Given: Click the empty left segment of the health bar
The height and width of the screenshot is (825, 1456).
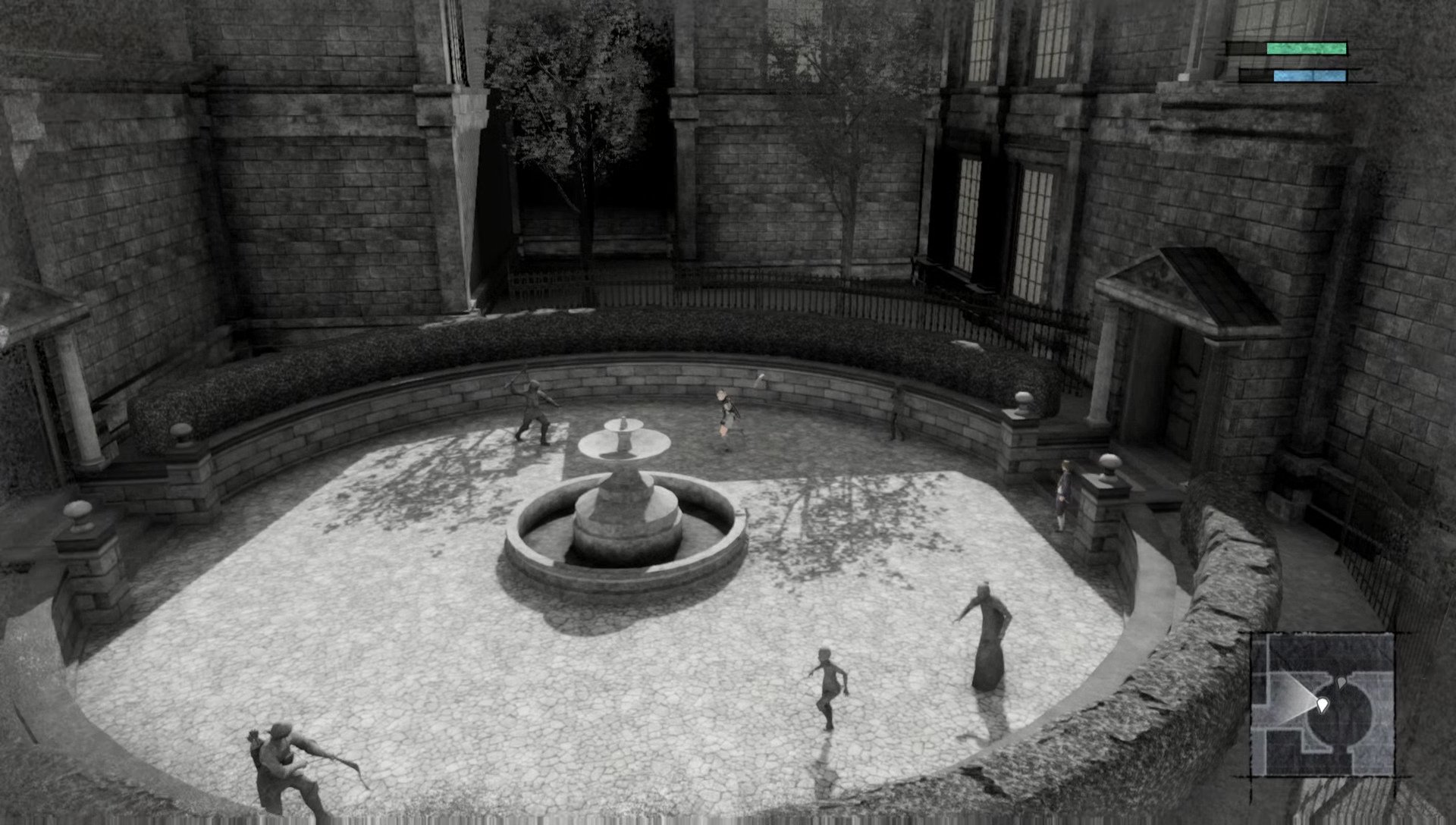Looking at the screenshot, I should click(1247, 49).
